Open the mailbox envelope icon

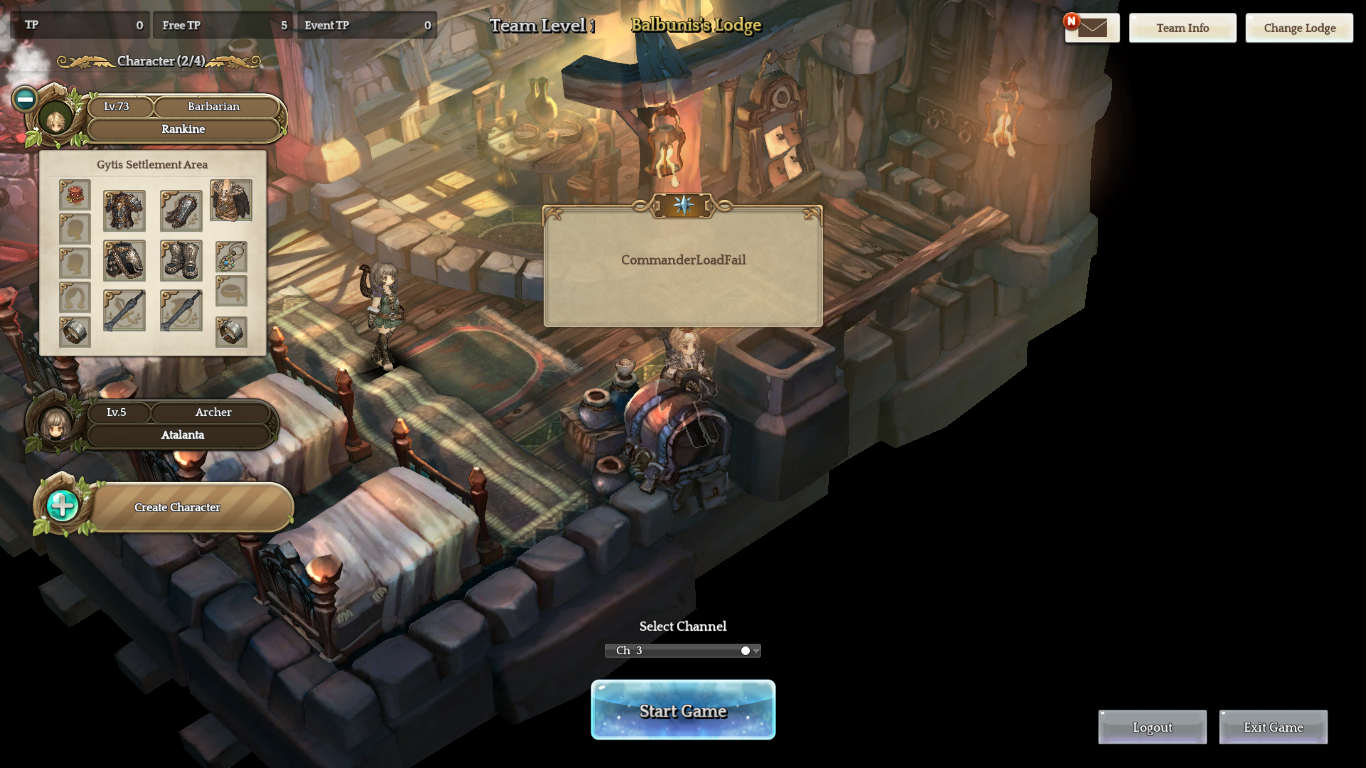(x=1092, y=28)
